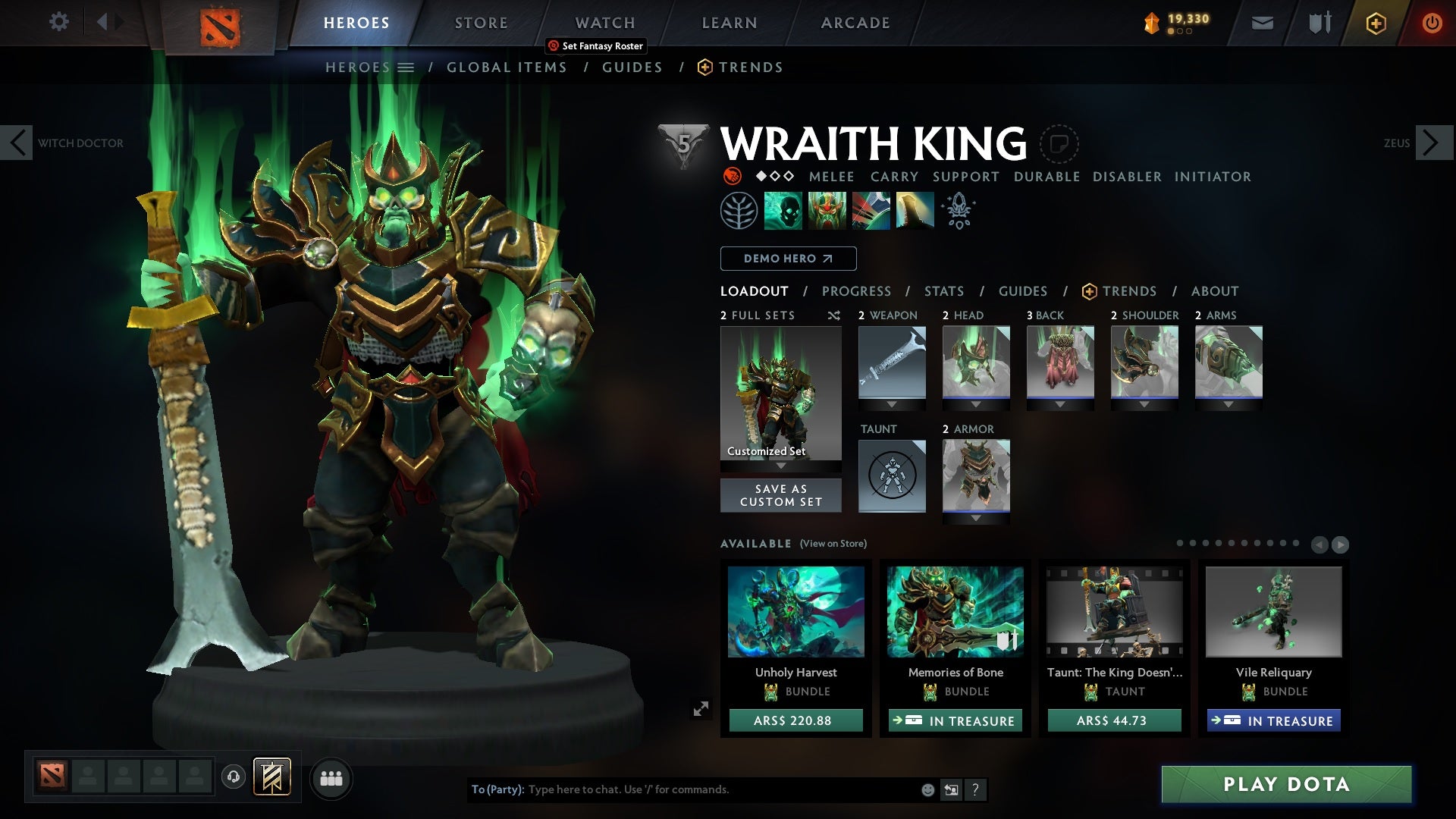Click the Unholy Harvest bundle thumbnail
The height and width of the screenshot is (819, 1456).
pos(795,613)
